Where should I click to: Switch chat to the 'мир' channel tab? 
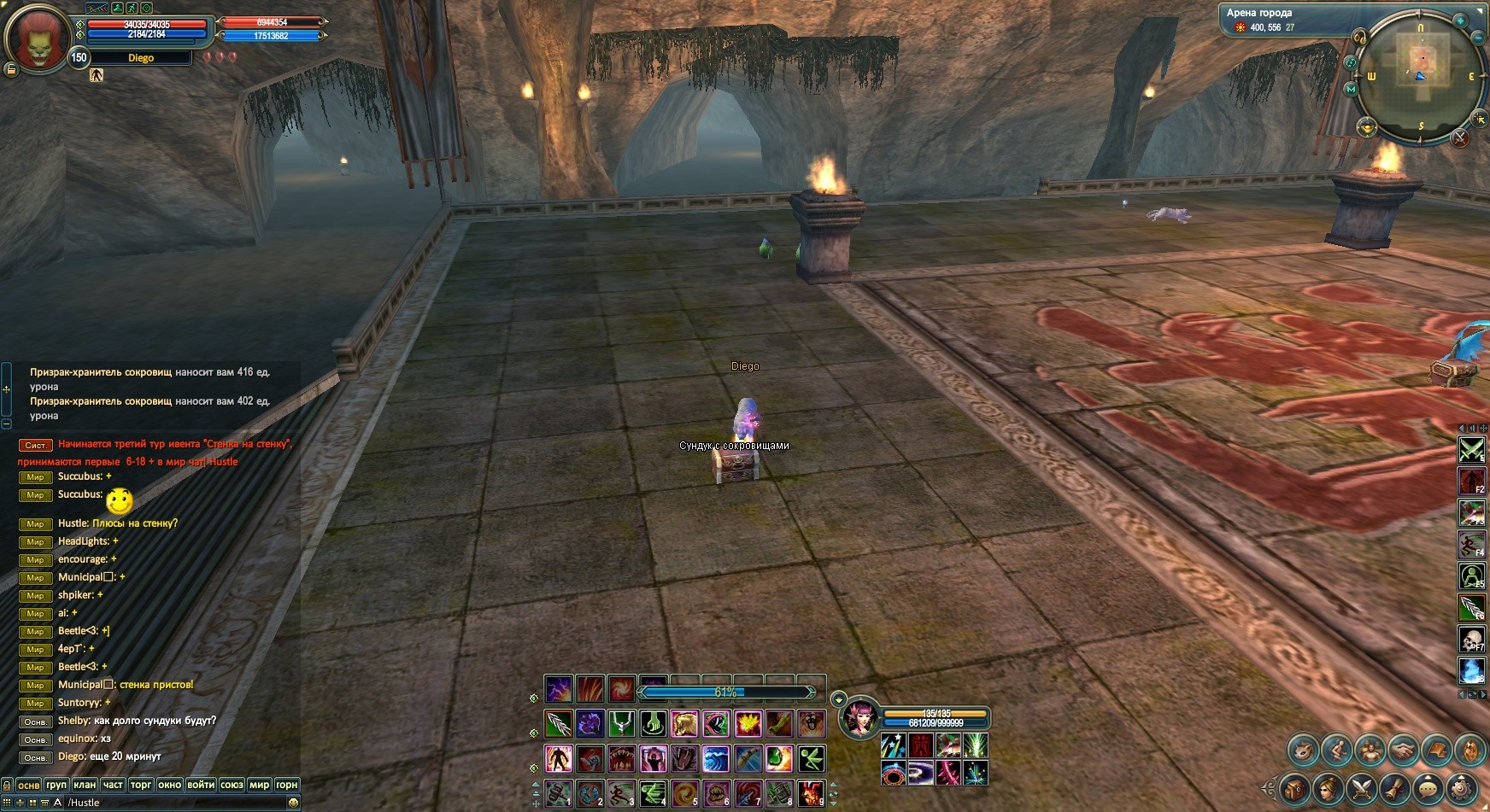click(x=259, y=785)
